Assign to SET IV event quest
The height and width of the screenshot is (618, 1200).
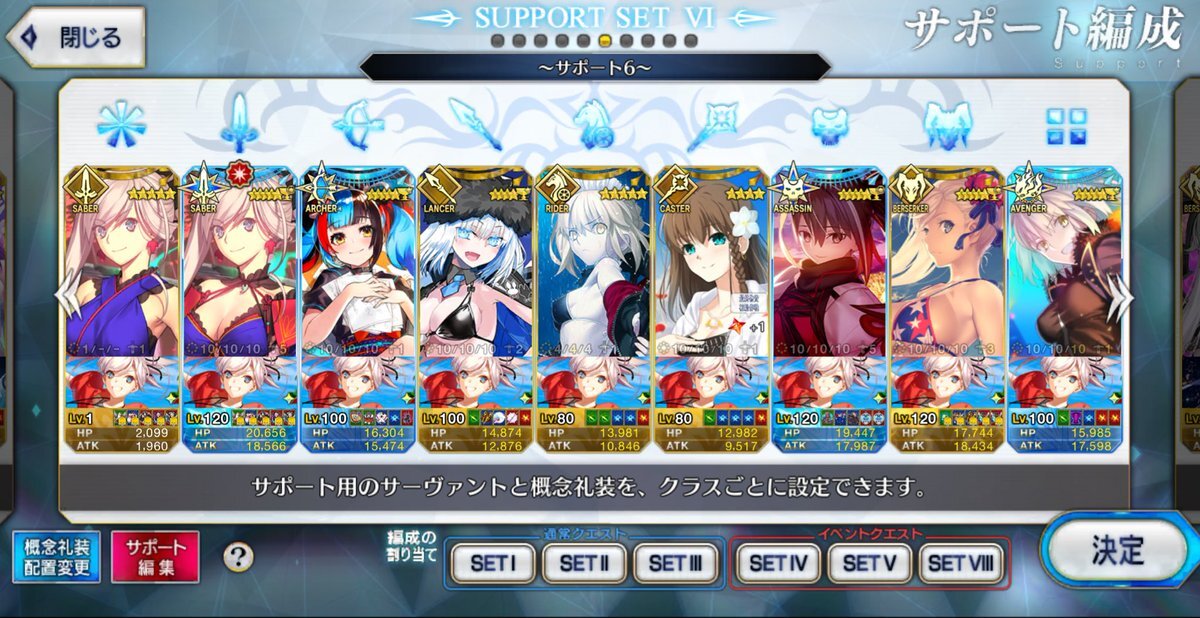(x=778, y=563)
